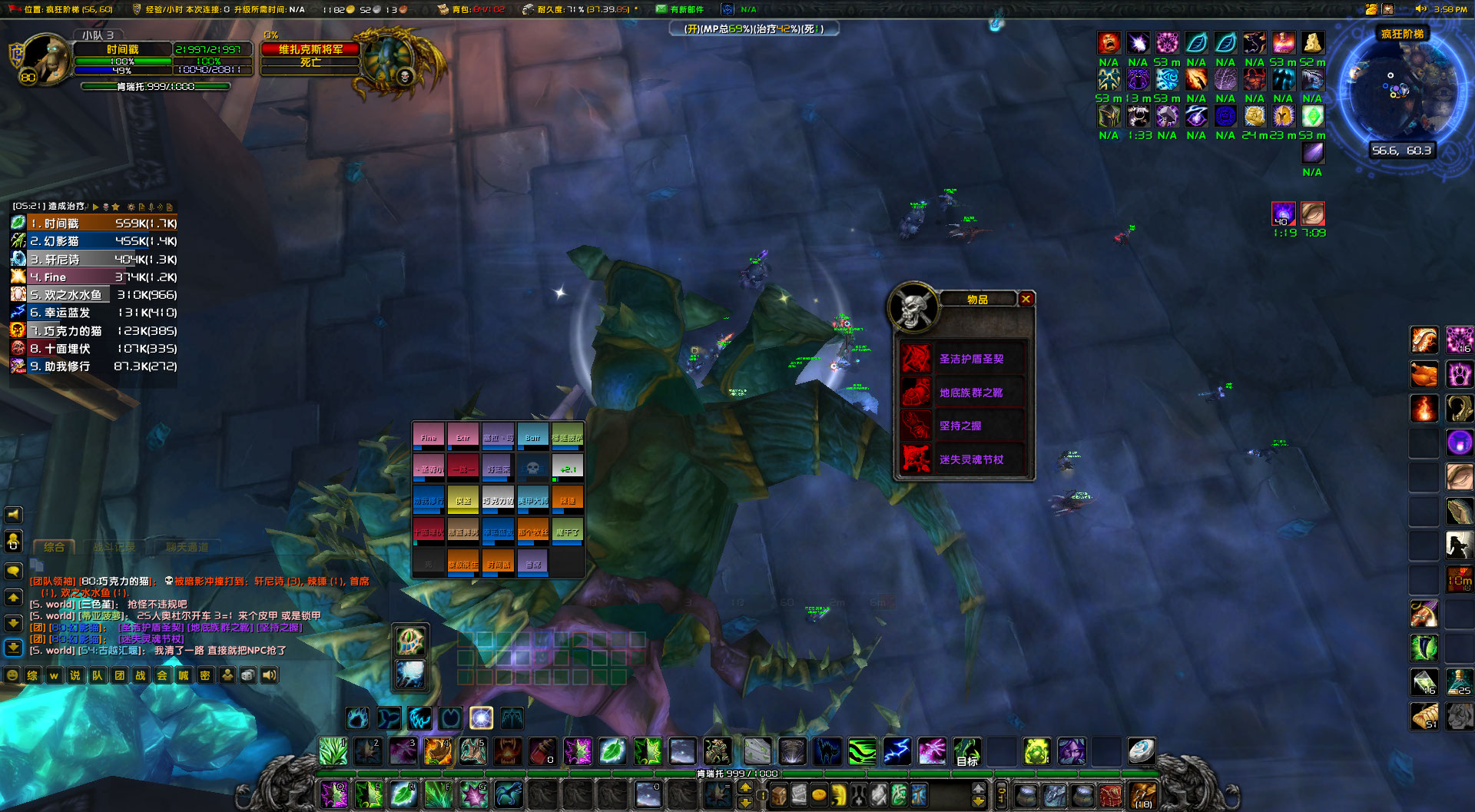The width and height of the screenshot is (1475, 812).
Task: Click the smiley emote icon beside the chat channel buttons
Action: coord(12,675)
